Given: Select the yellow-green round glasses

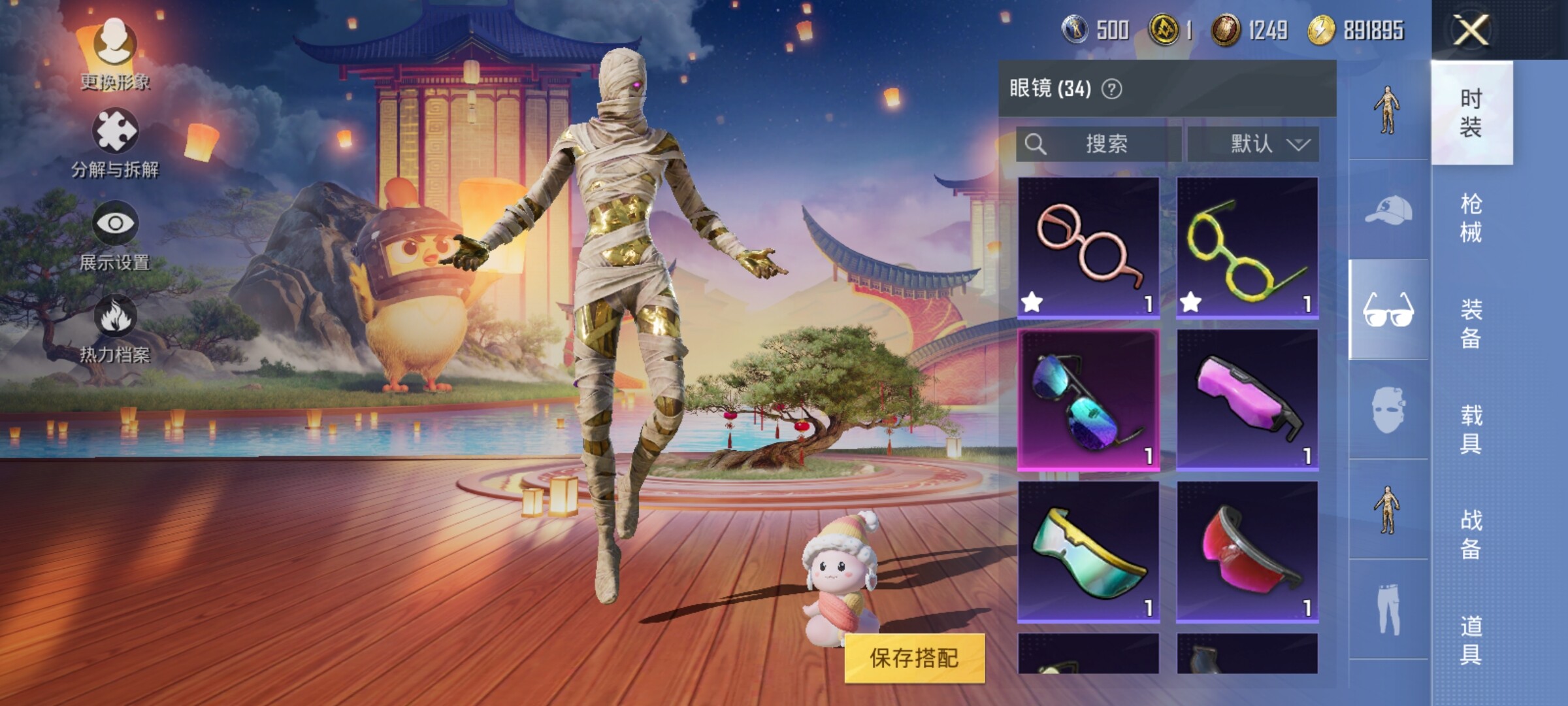Looking at the screenshot, I should tap(1247, 247).
